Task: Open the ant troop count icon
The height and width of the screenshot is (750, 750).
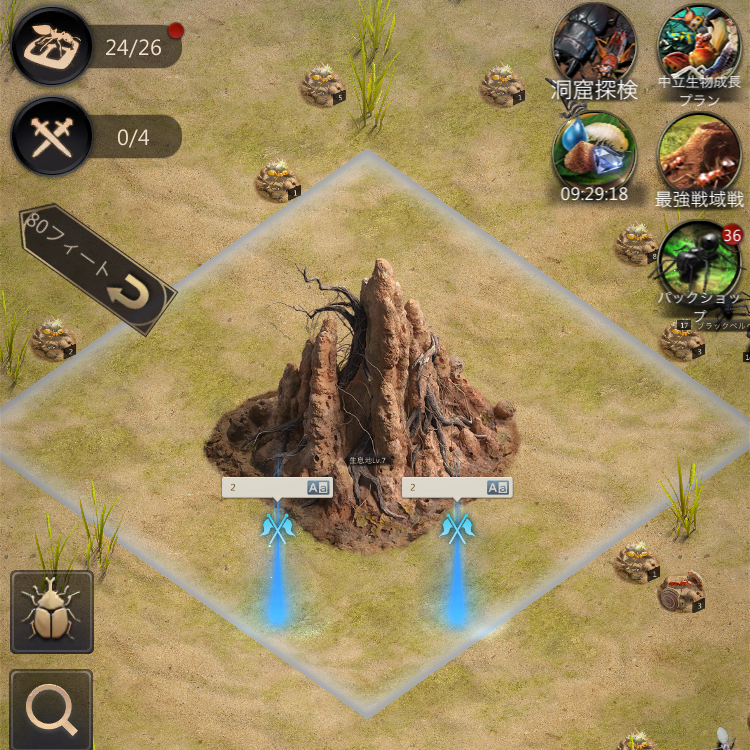Action: point(52,46)
